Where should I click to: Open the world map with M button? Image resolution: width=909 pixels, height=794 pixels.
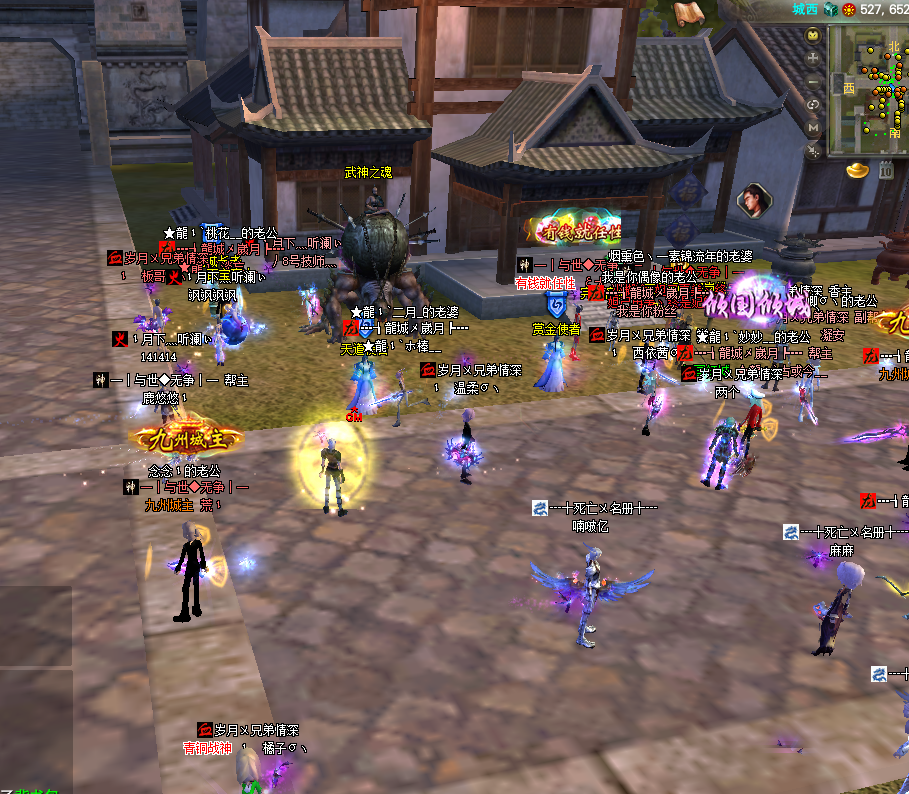point(813,127)
